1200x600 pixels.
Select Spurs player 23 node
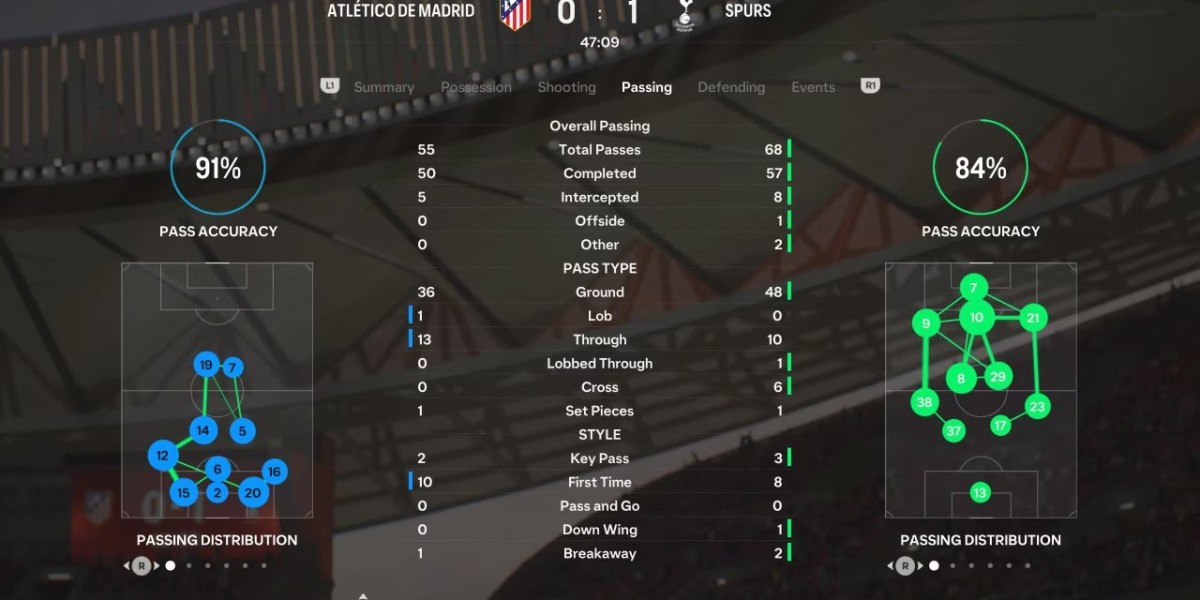click(1037, 407)
